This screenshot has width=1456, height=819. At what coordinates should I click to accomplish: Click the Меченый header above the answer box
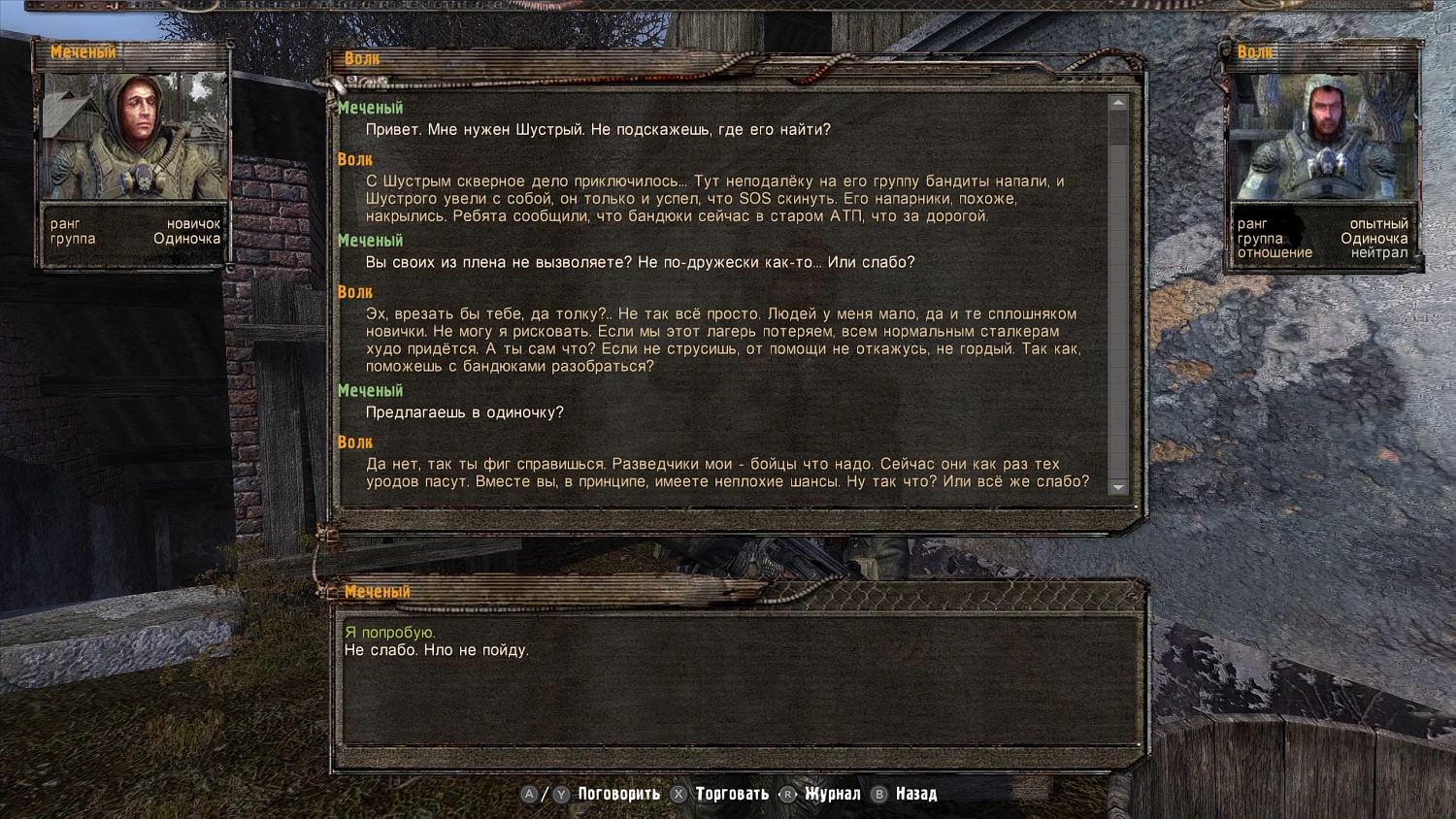coord(377,591)
